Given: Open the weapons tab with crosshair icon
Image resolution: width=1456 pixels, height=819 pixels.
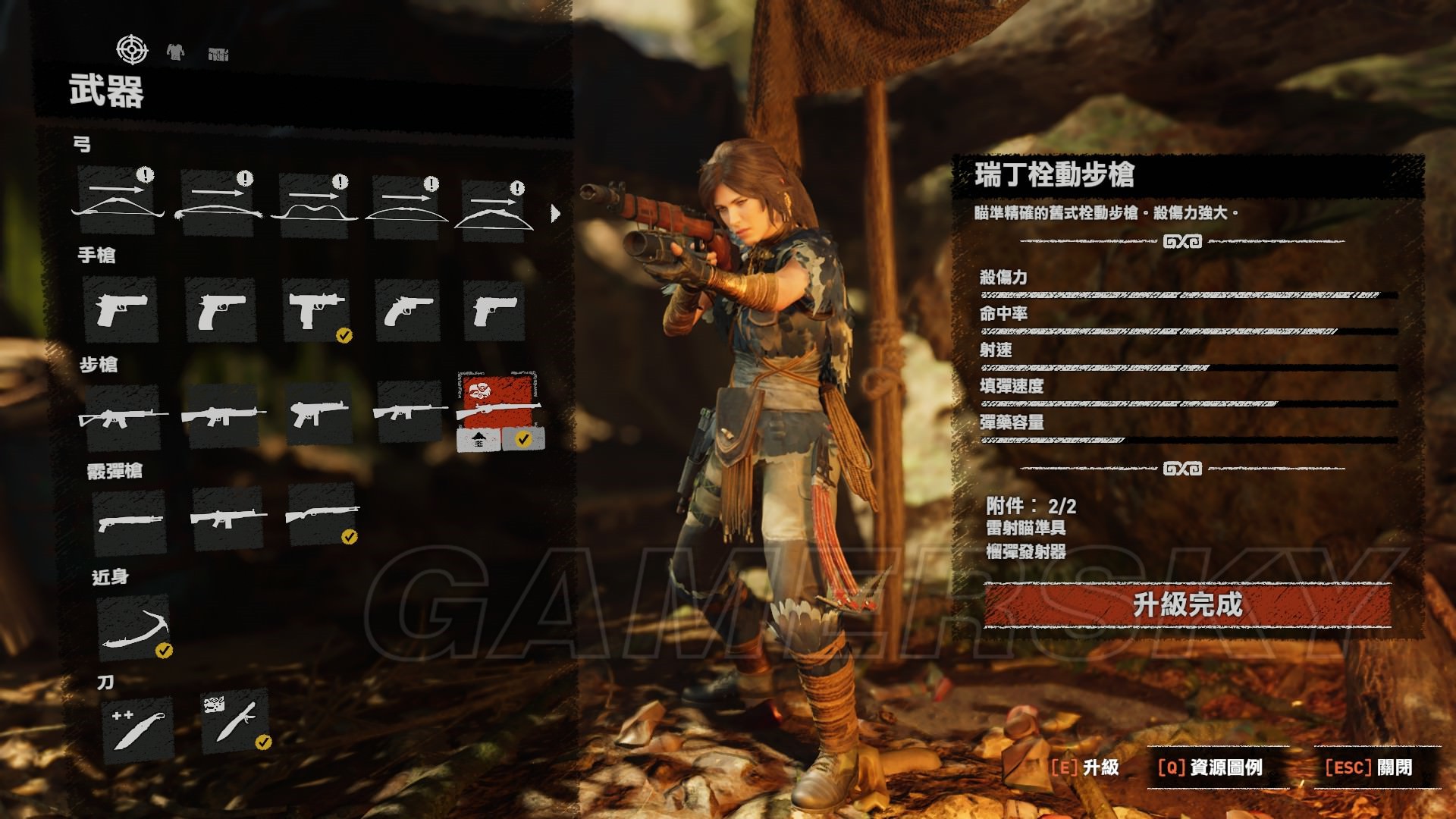Looking at the screenshot, I should (x=132, y=50).
